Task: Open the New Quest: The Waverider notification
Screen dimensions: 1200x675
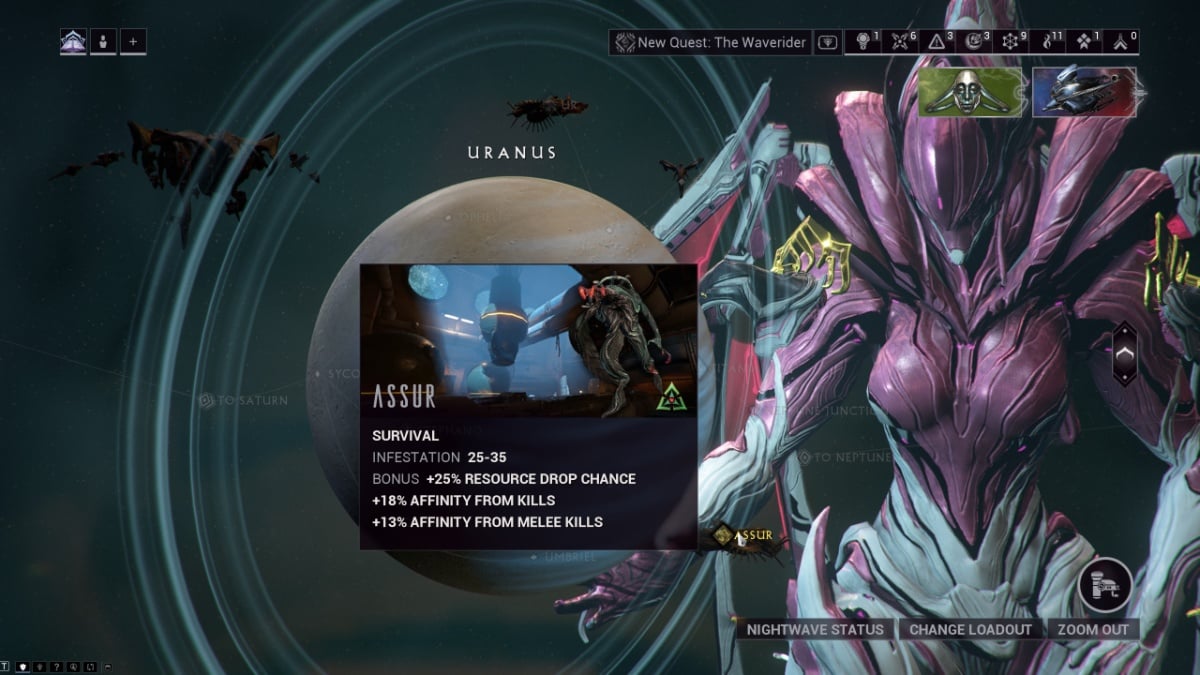Action: (x=711, y=42)
